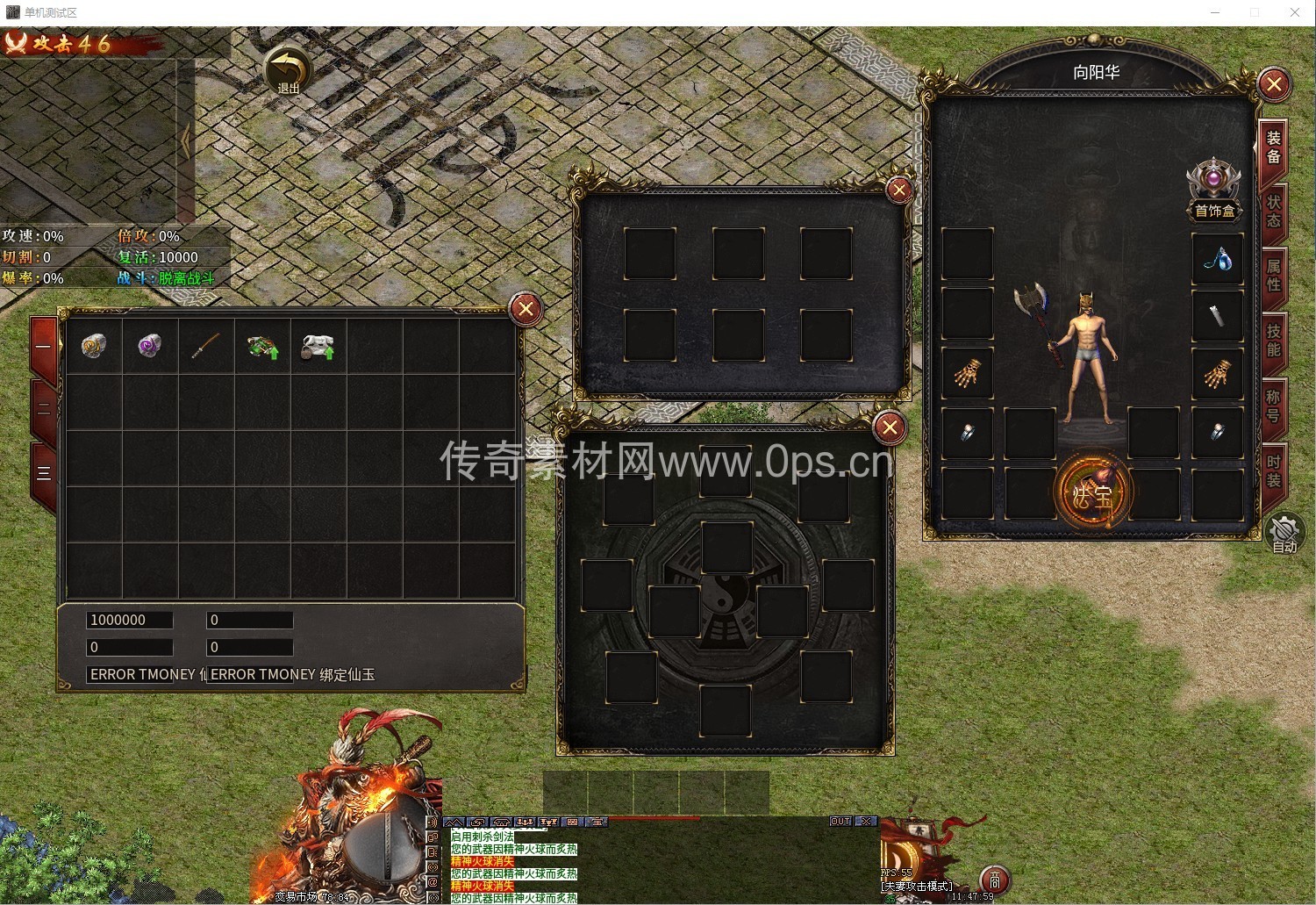
Task: Close the six-slot panel
Action: (x=899, y=190)
